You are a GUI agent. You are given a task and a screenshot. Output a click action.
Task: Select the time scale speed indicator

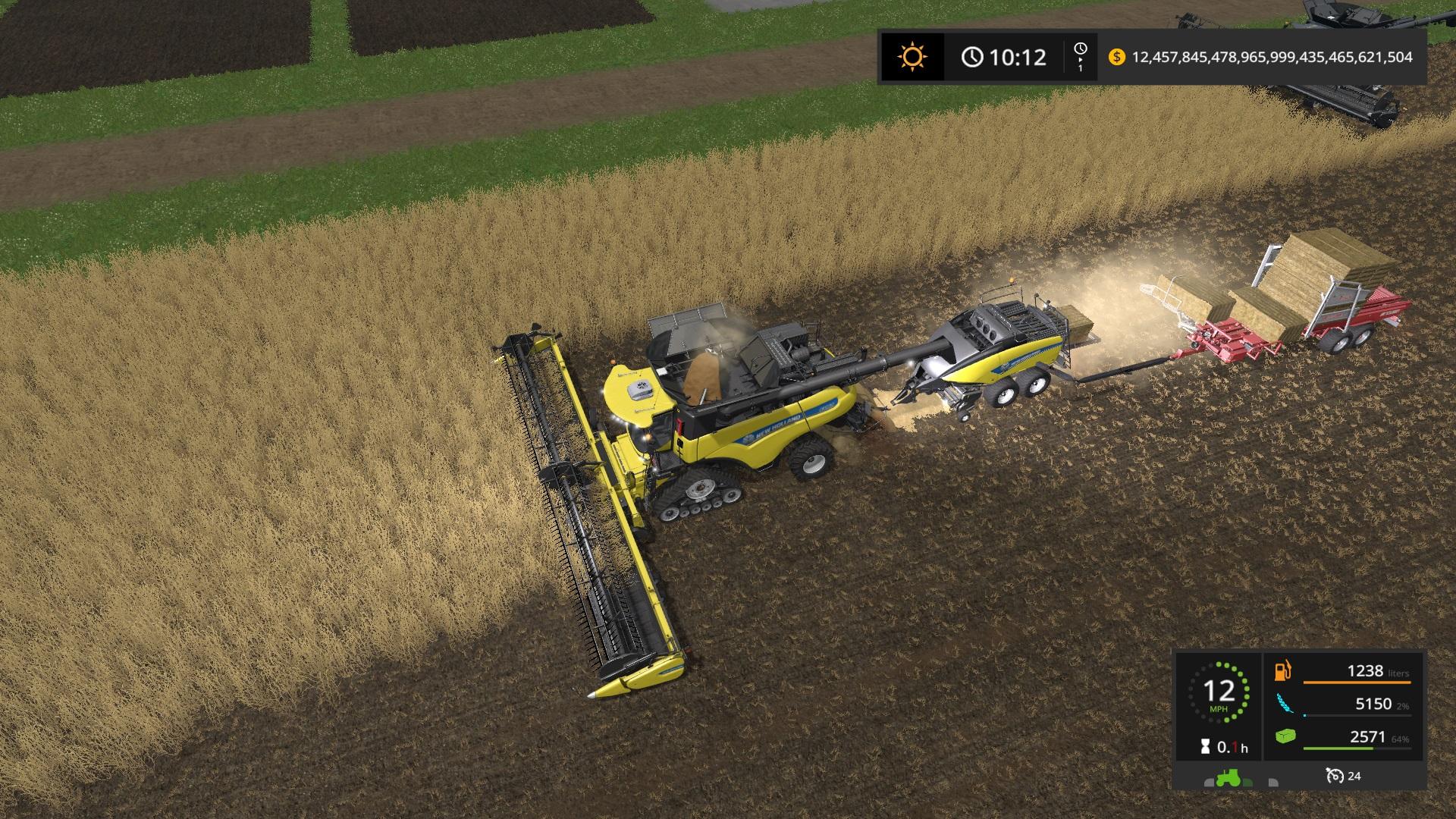[1081, 57]
